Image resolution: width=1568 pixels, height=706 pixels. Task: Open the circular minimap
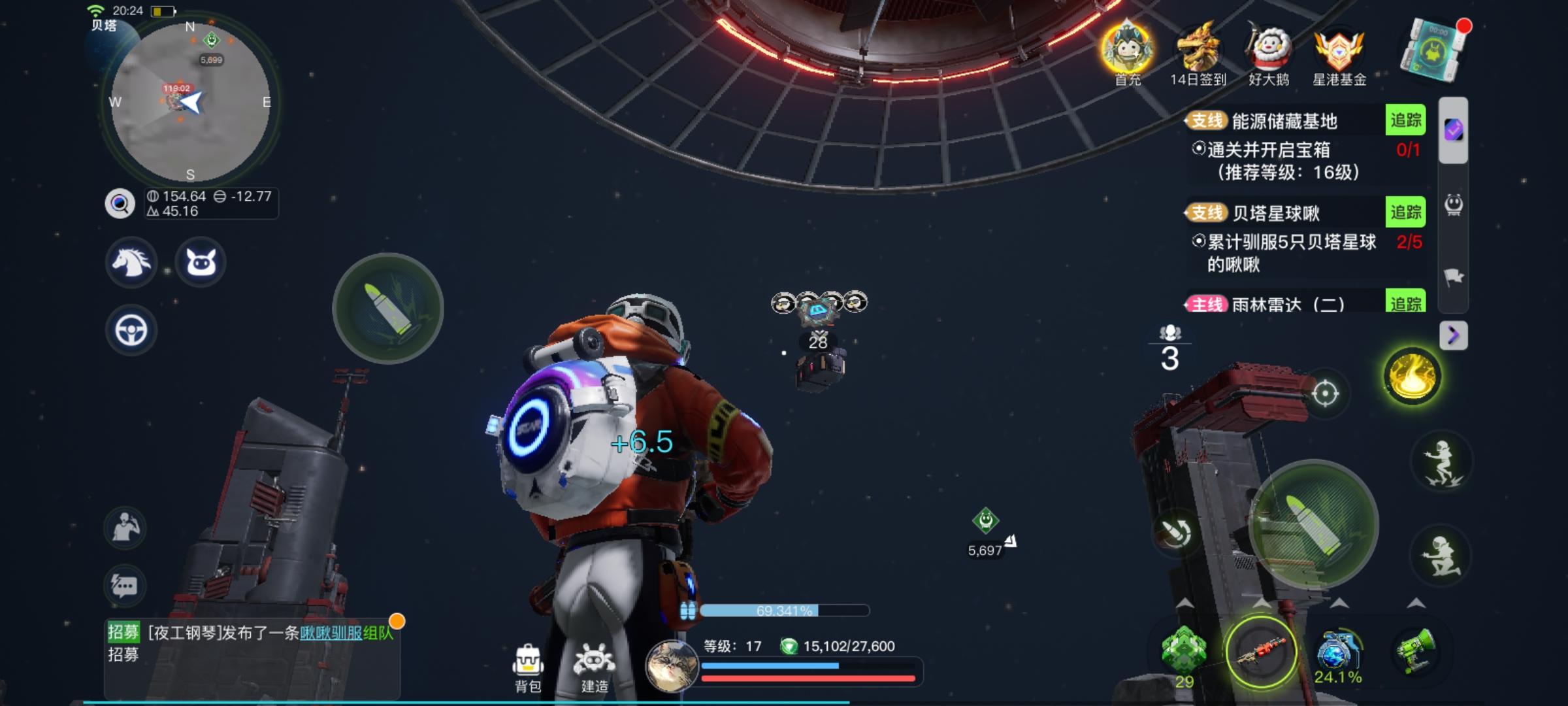coord(190,103)
